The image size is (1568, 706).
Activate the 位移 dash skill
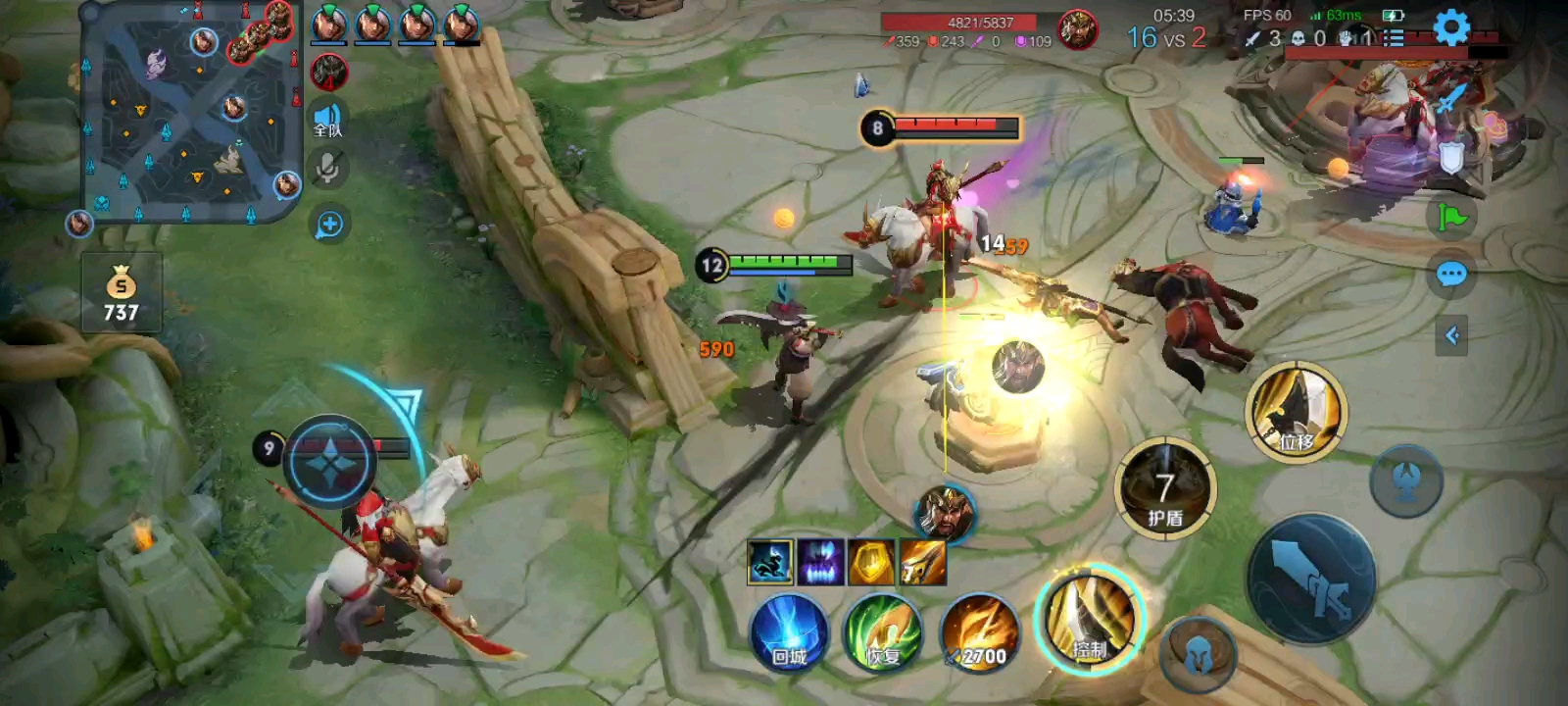[1296, 413]
